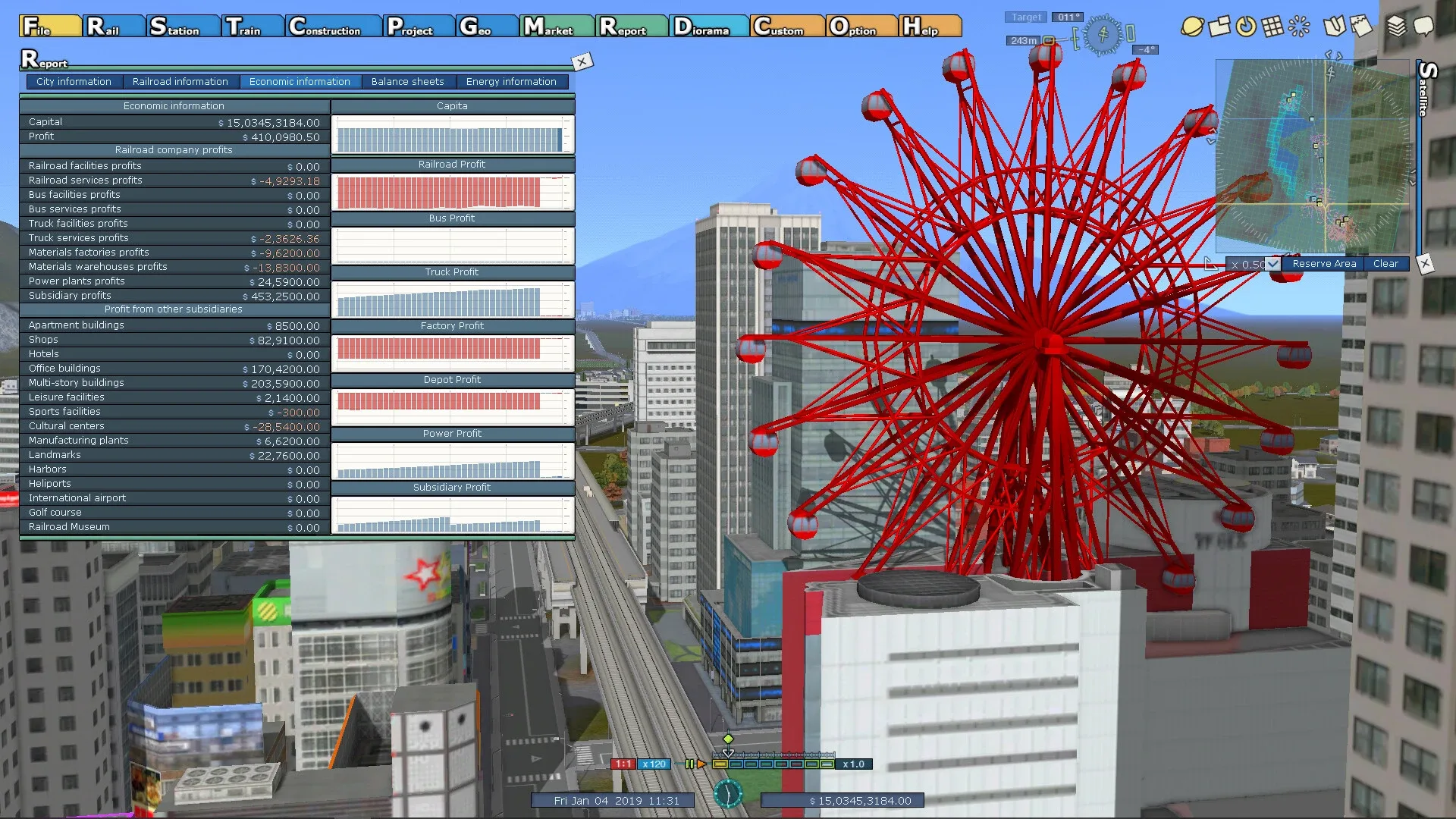Pause the game using the pause control
Screen dimensions: 1456x819
(x=690, y=764)
